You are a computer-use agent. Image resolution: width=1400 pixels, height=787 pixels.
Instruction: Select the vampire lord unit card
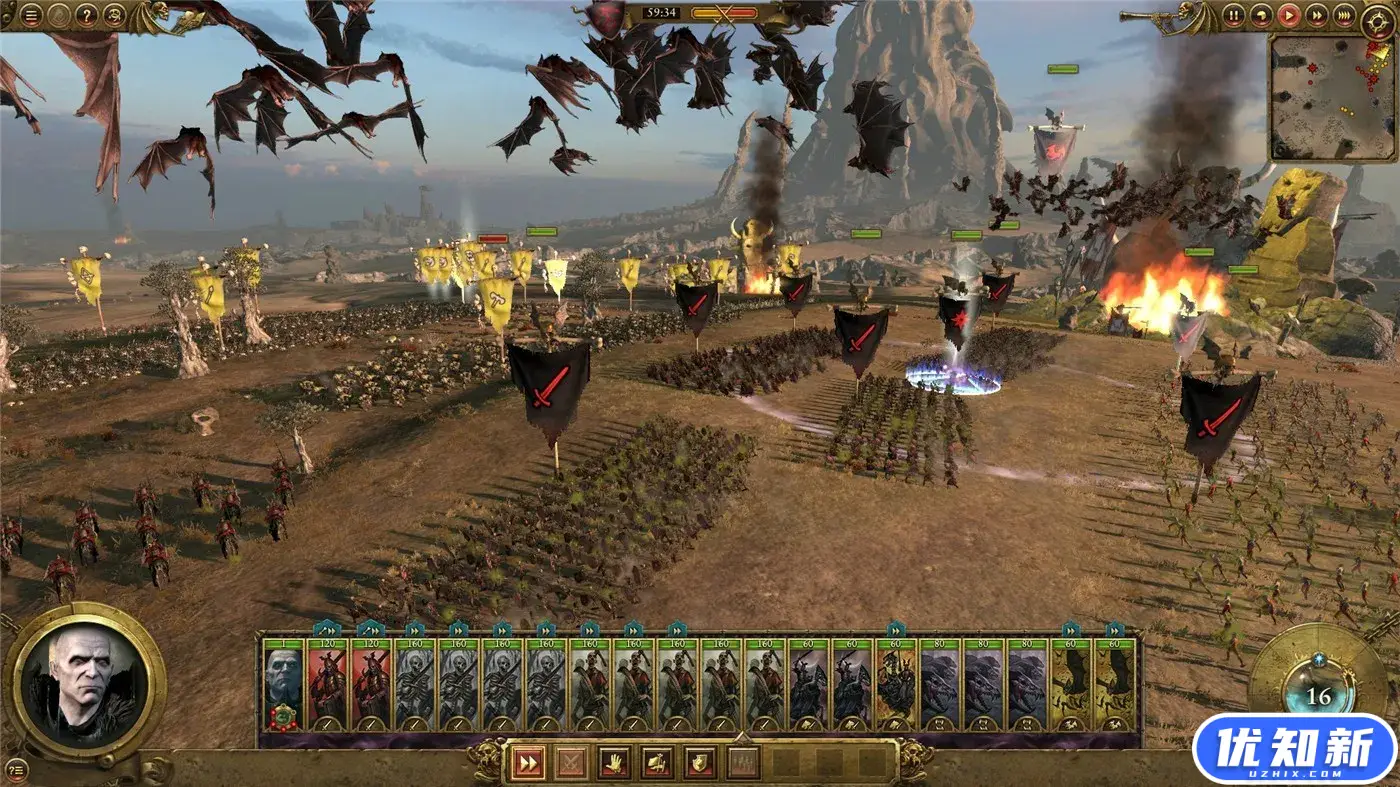coord(282,685)
